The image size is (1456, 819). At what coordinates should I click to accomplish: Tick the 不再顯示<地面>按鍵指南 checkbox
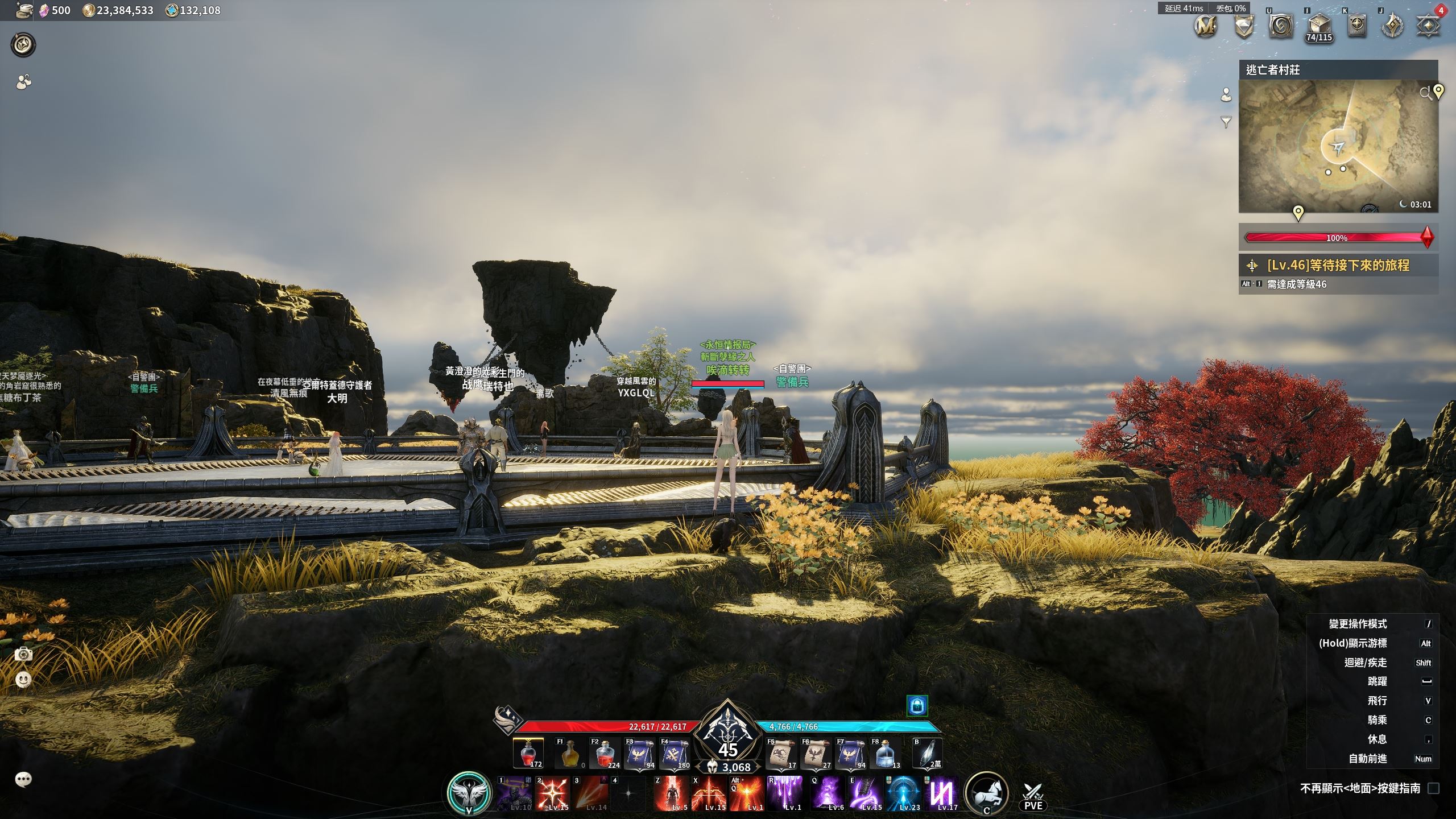[1434, 788]
